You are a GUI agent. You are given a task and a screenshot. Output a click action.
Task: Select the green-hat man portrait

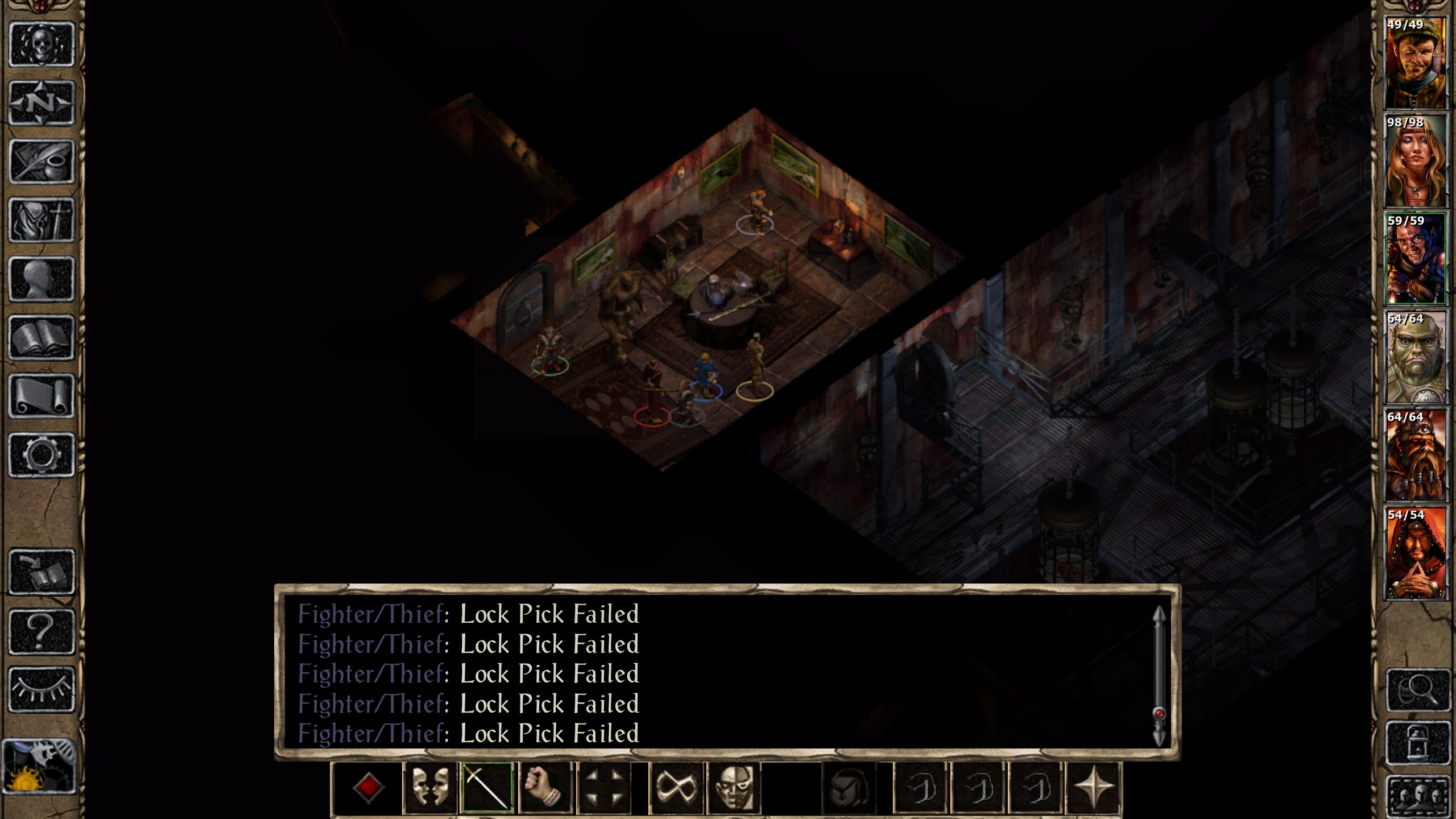point(1415,63)
